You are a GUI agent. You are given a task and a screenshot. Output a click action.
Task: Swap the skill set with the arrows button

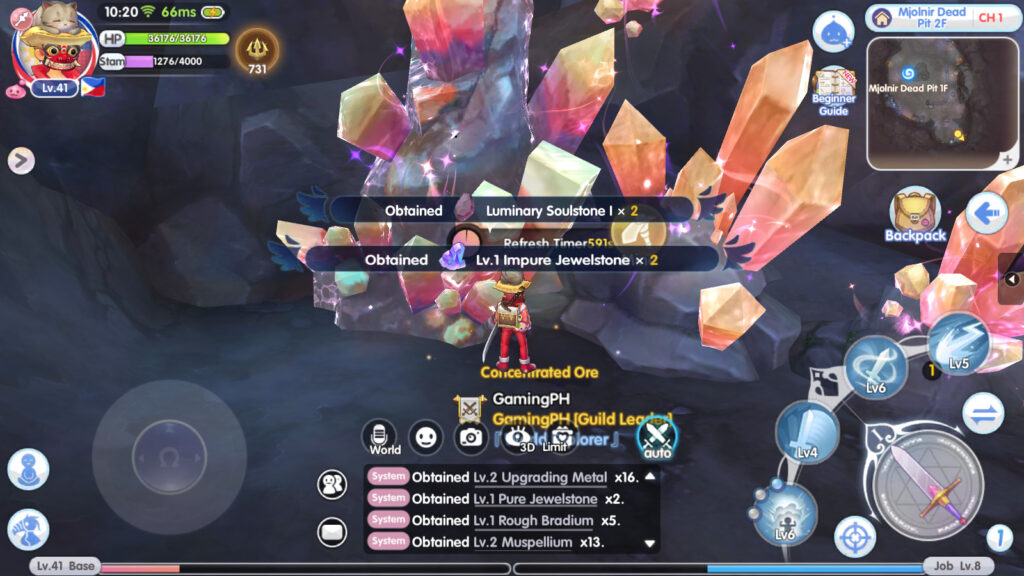983,413
